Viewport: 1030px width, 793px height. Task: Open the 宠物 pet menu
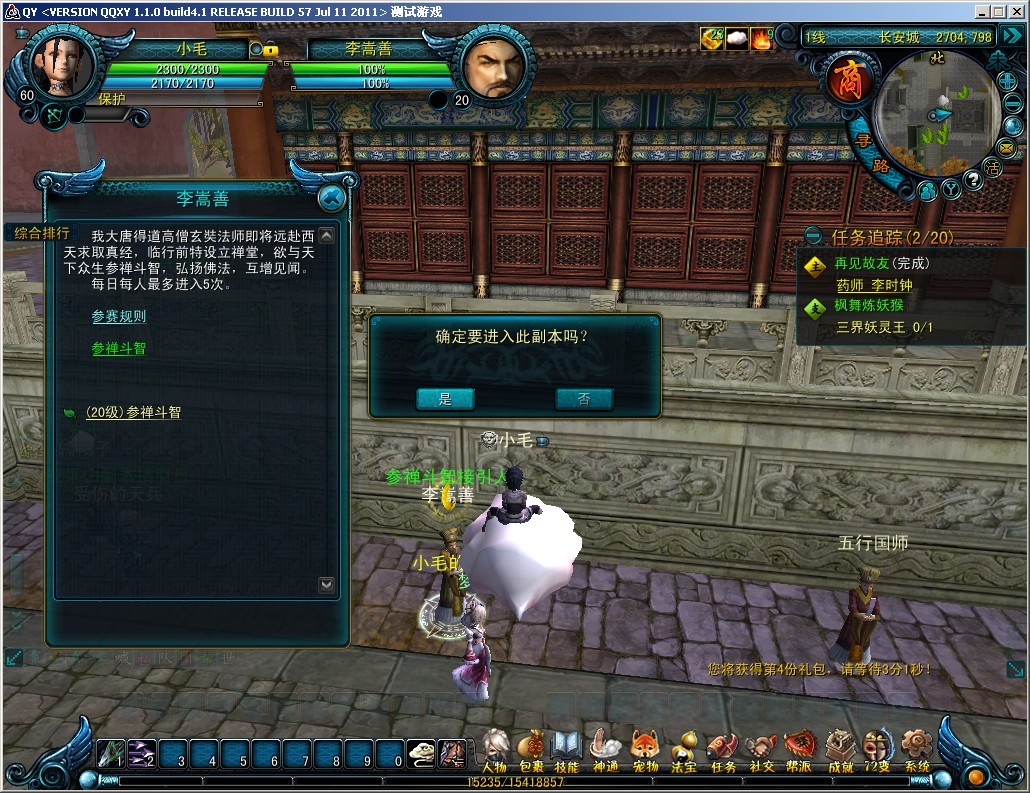pyautogui.click(x=645, y=750)
